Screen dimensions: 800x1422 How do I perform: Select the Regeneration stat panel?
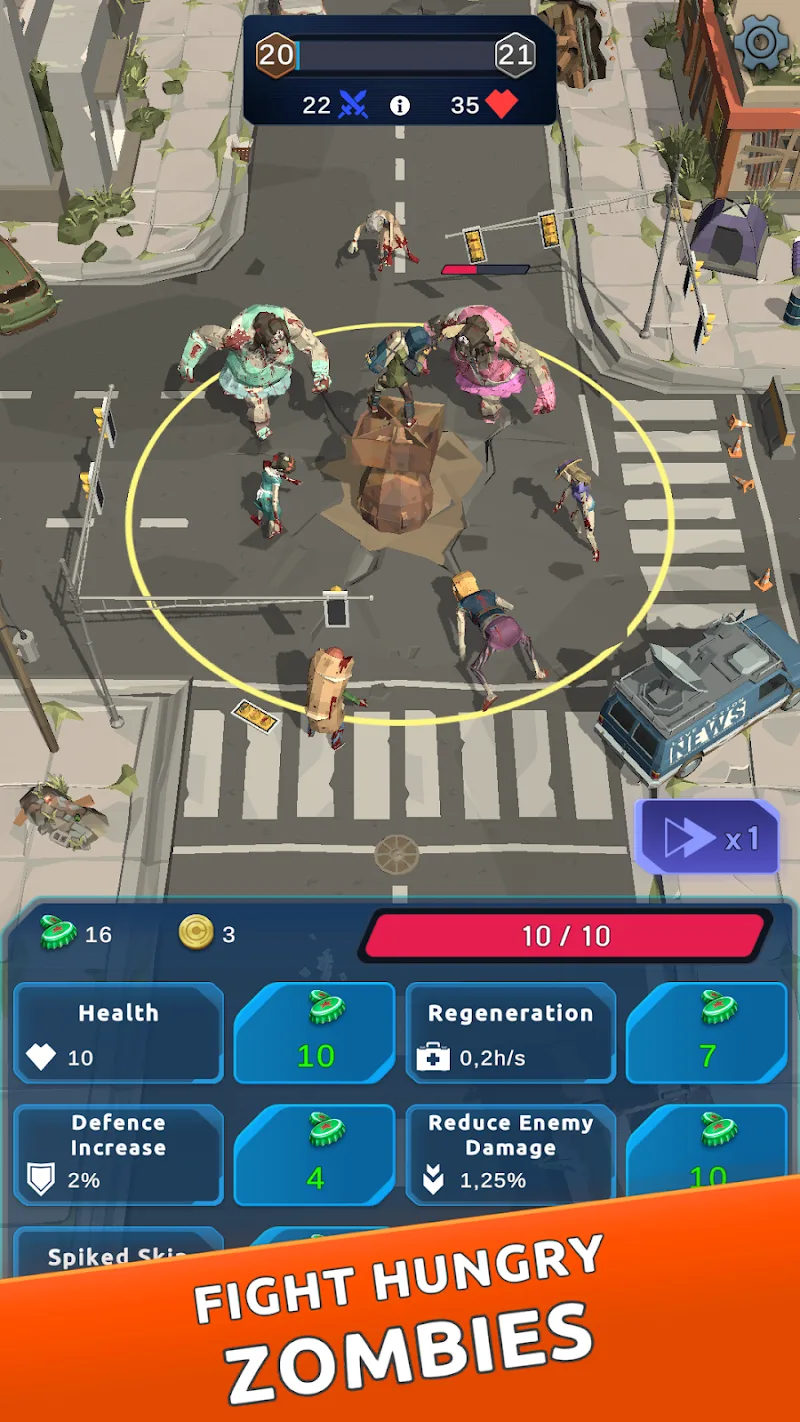pyautogui.click(x=510, y=1033)
